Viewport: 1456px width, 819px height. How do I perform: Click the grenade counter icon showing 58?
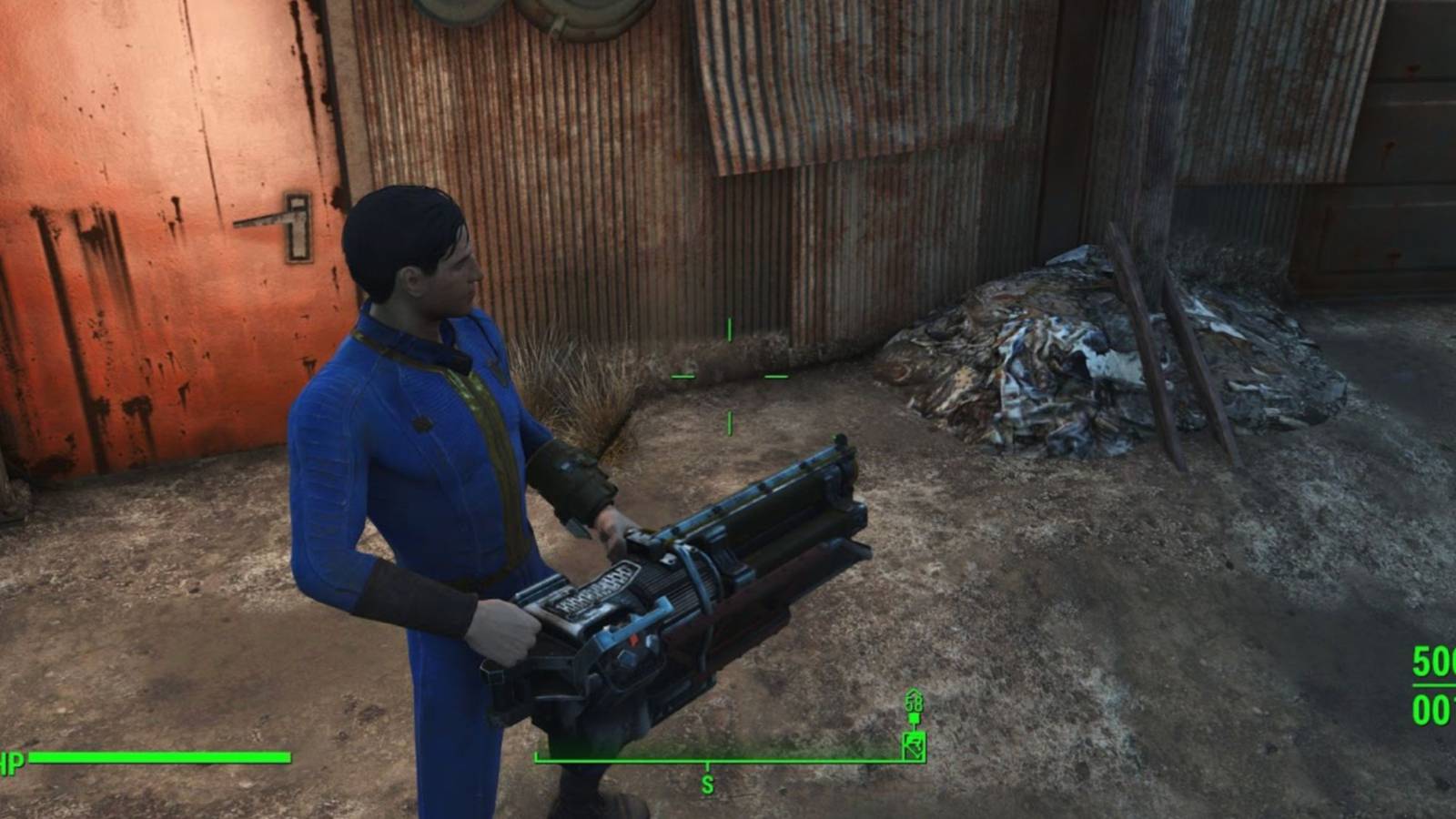[914, 703]
